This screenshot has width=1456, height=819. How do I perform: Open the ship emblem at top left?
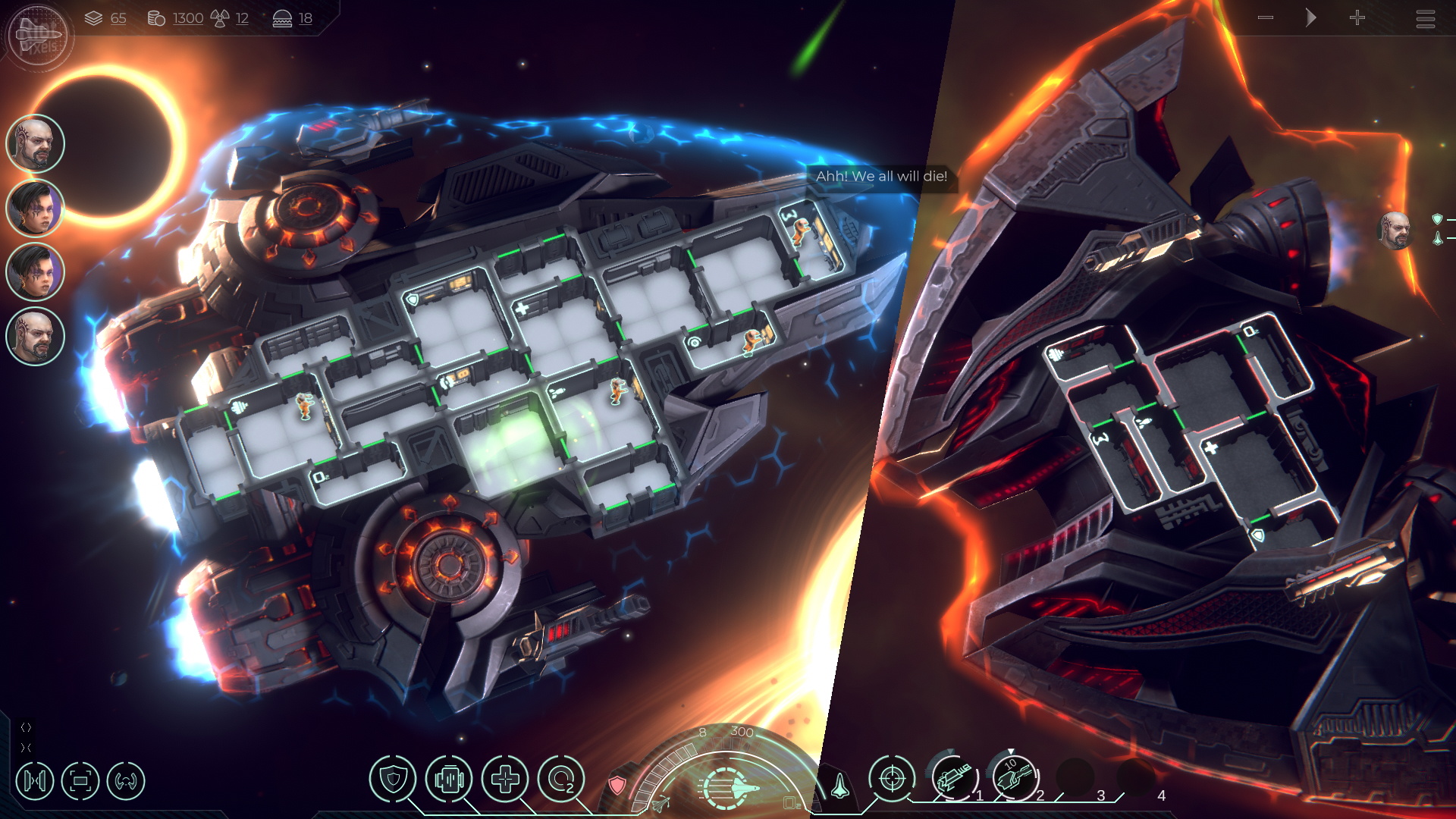coord(38,35)
